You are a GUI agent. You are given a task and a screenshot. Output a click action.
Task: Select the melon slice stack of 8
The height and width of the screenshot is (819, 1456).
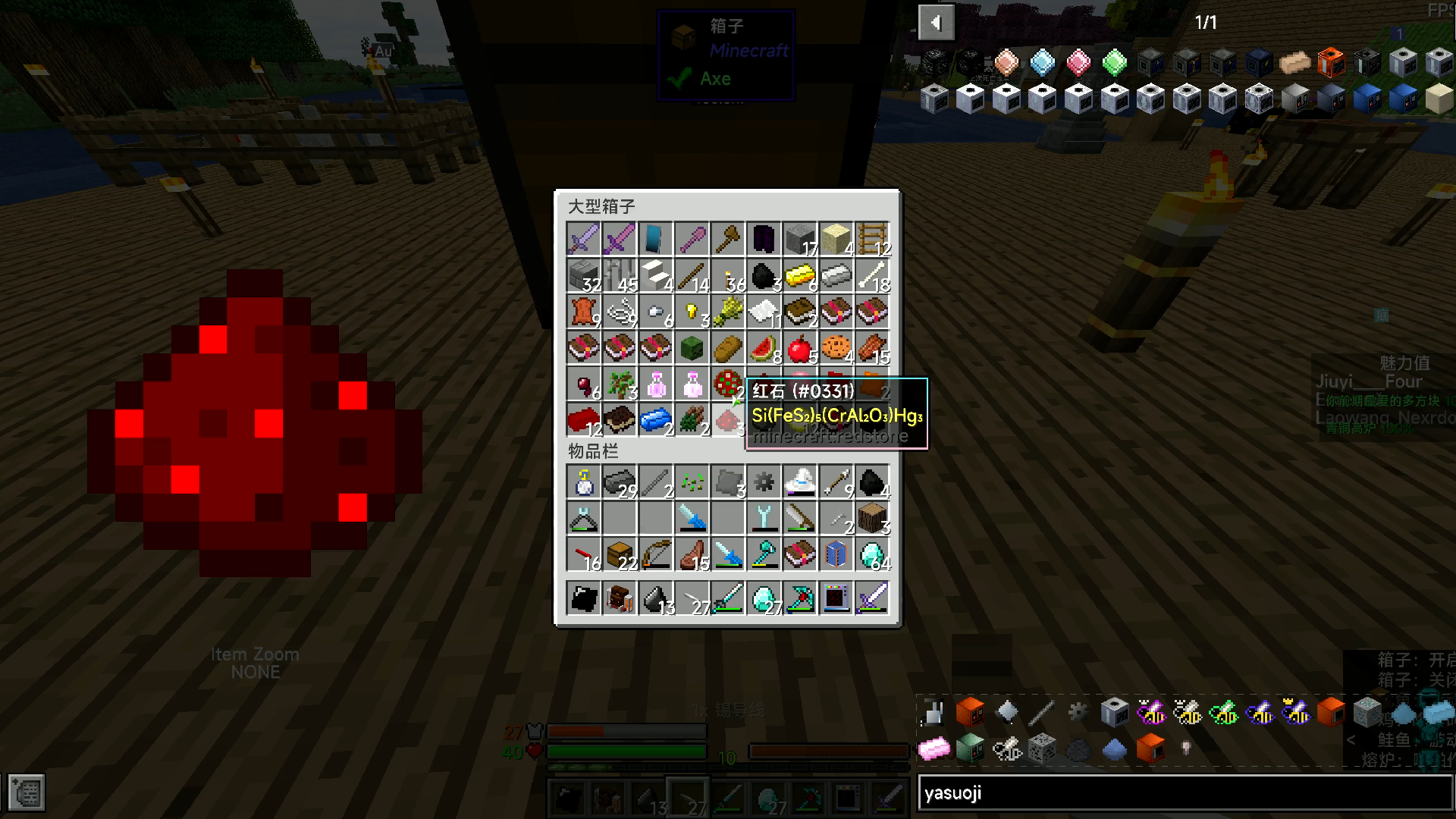[764, 347]
